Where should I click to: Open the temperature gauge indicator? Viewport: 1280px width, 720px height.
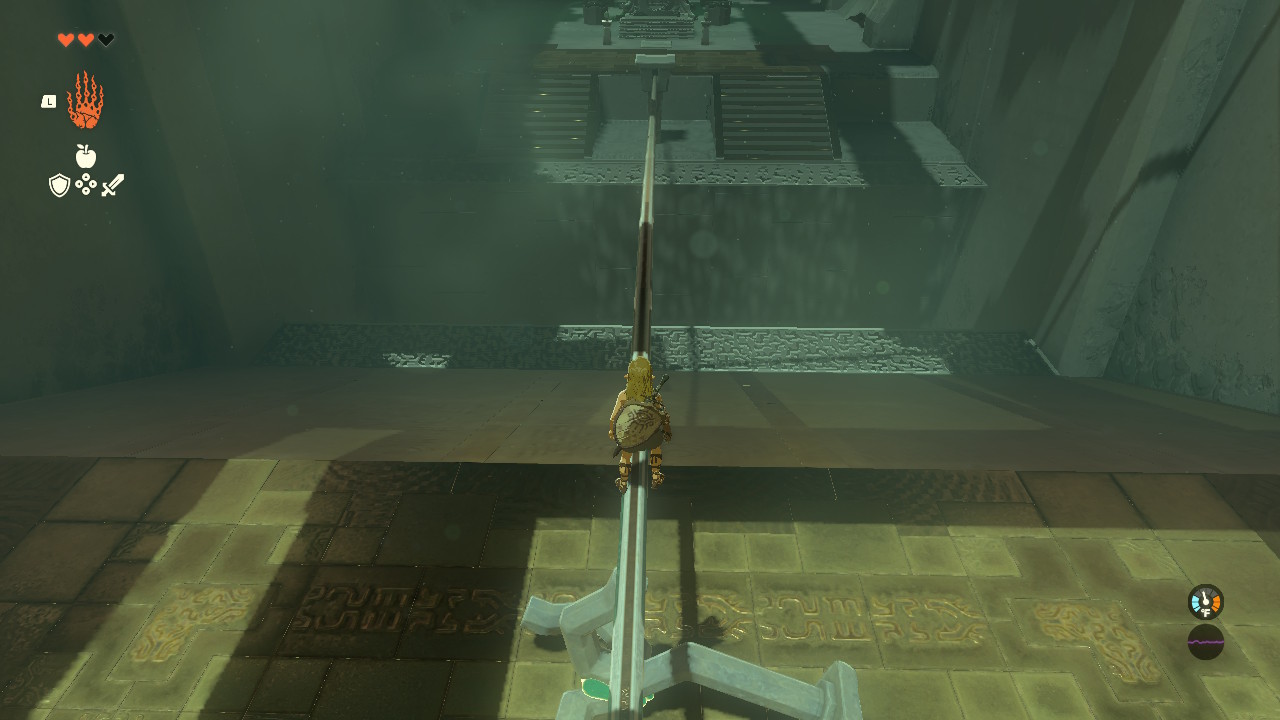(x=1204, y=602)
